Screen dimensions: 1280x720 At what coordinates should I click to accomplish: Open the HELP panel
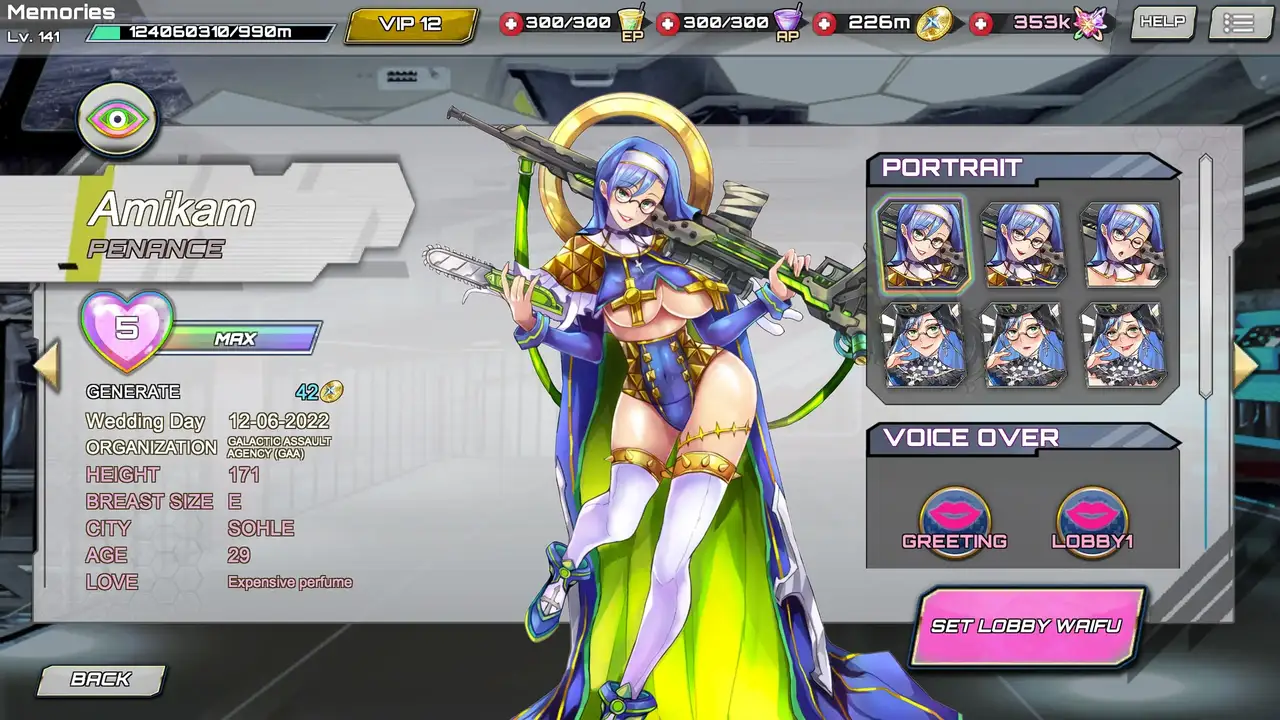click(1162, 22)
